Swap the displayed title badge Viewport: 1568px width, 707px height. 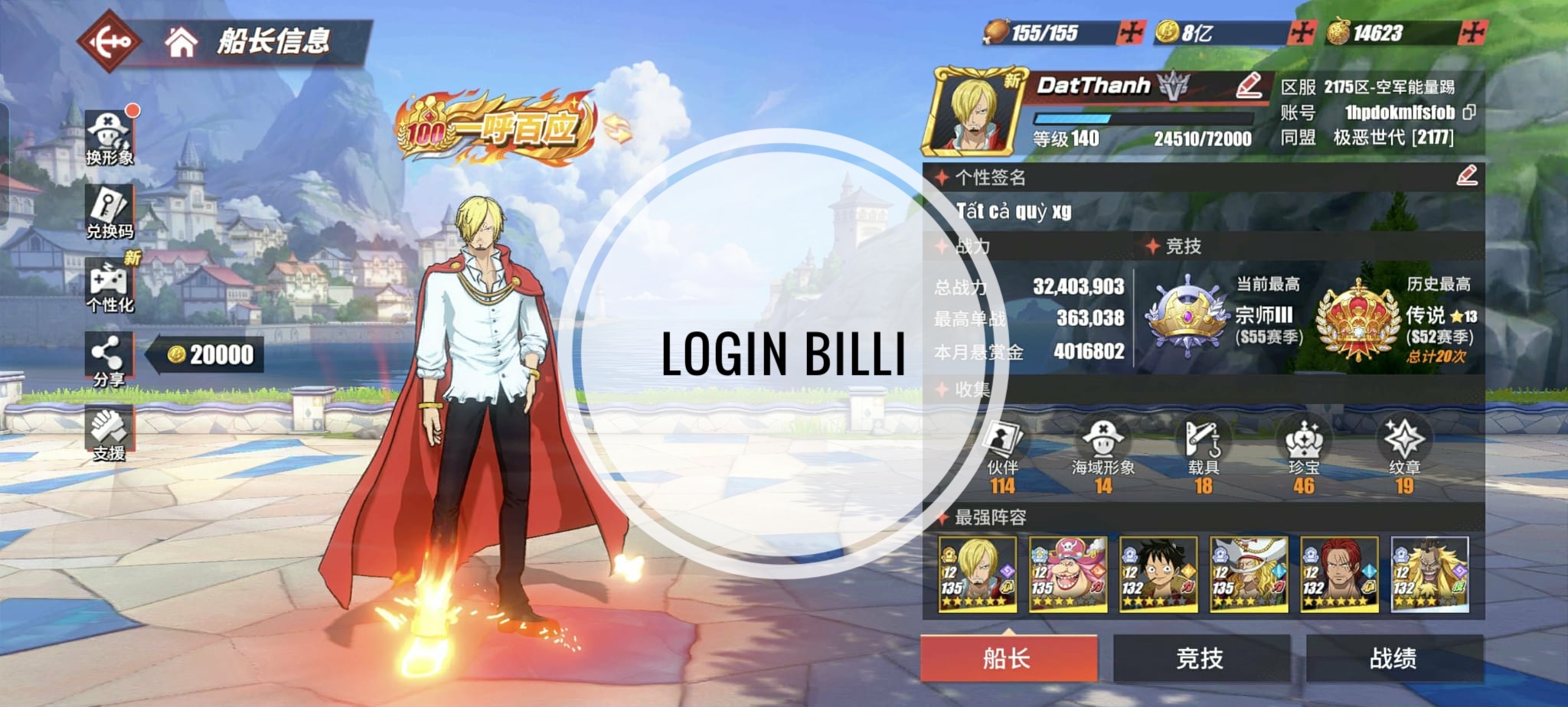(x=617, y=129)
